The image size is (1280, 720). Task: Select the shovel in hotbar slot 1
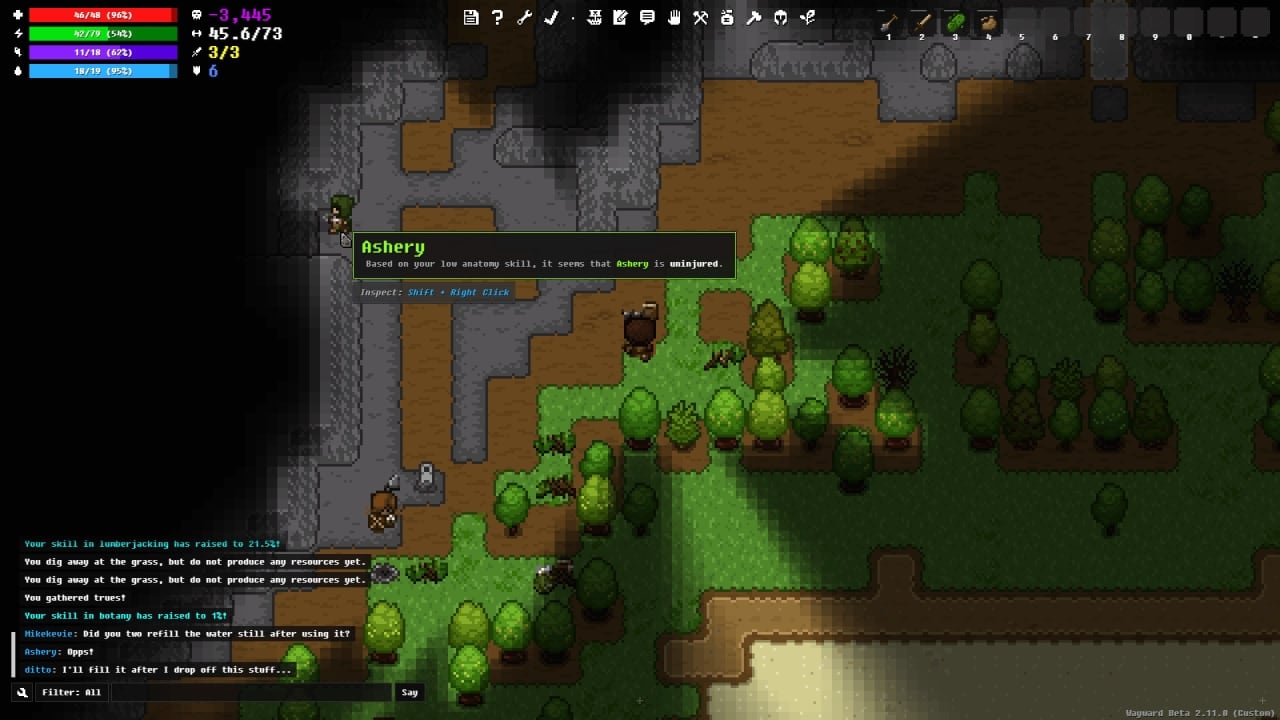click(888, 22)
